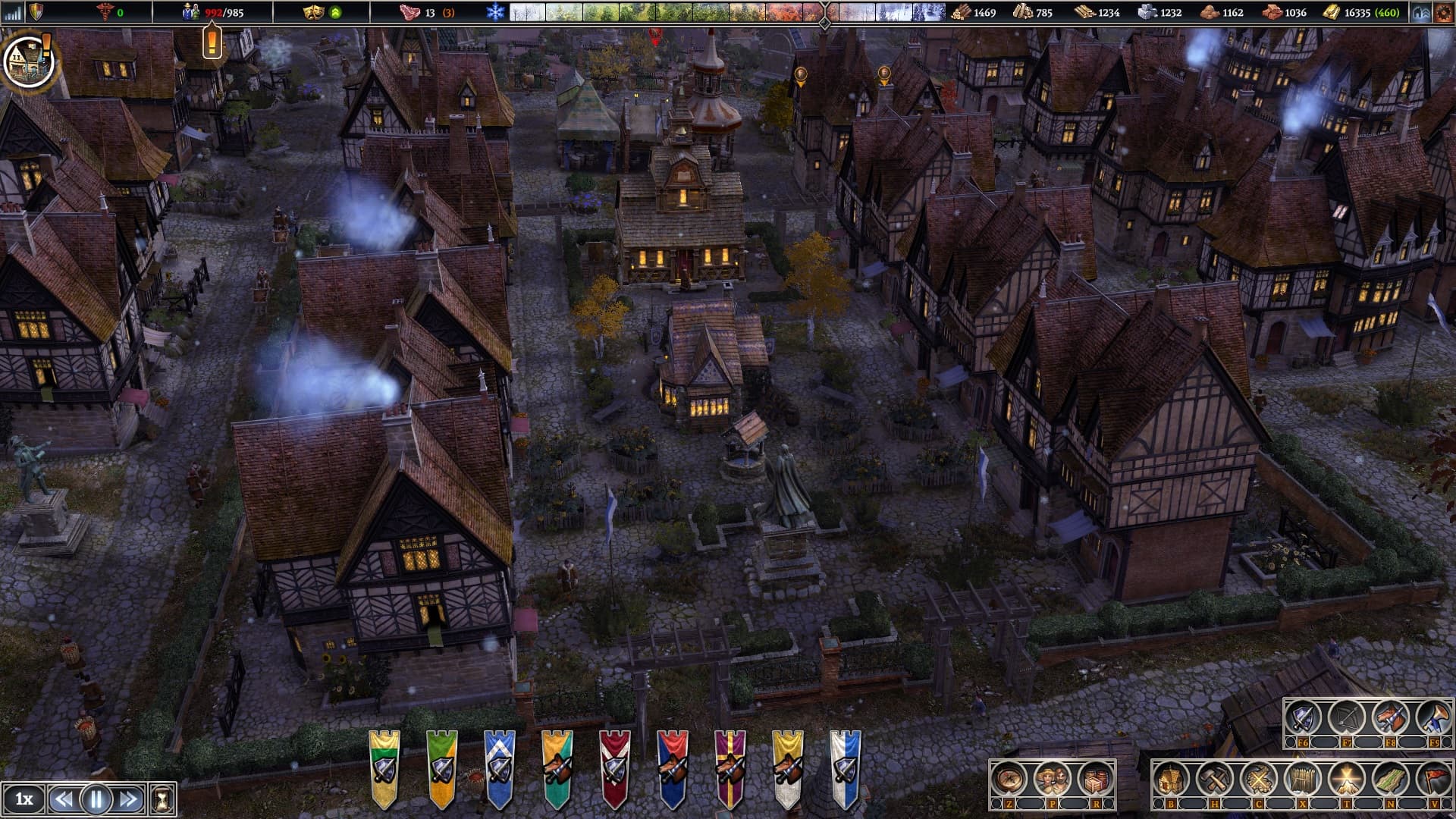Click the hourglass button
Screen dimensions: 1456x819
tap(162, 799)
